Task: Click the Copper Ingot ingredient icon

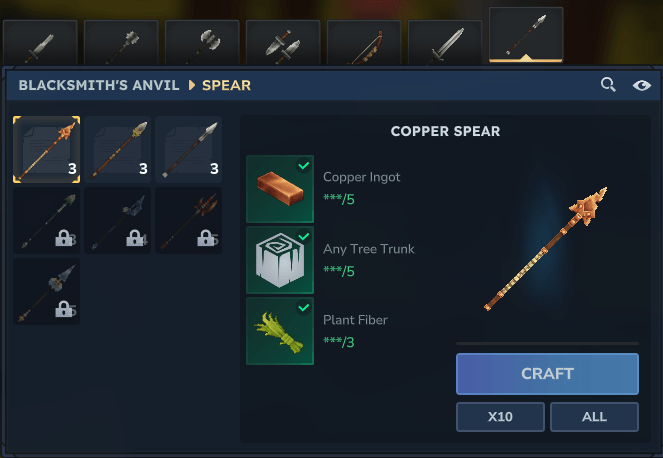Action: click(280, 189)
